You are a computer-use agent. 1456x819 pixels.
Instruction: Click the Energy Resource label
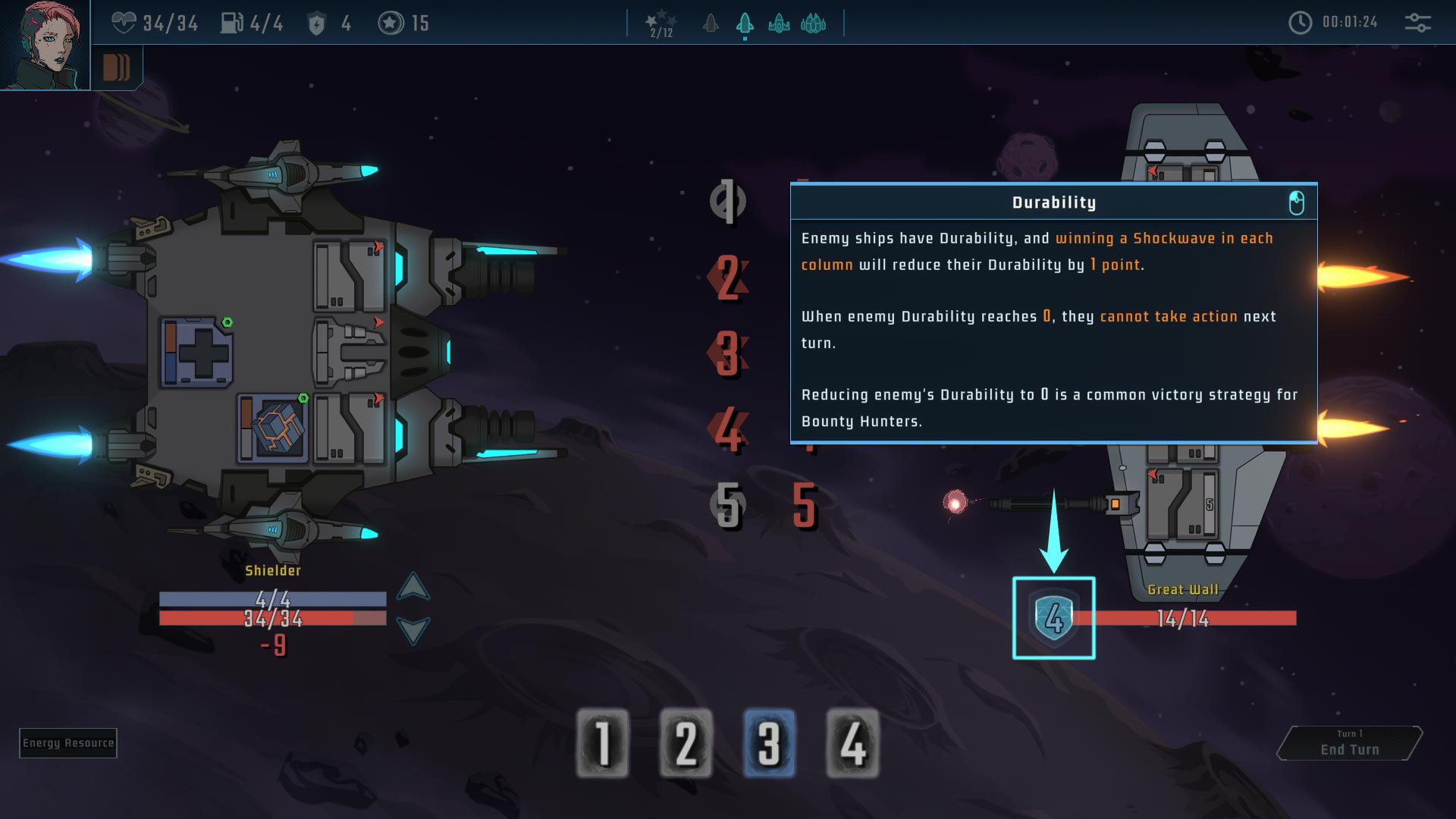tap(68, 743)
